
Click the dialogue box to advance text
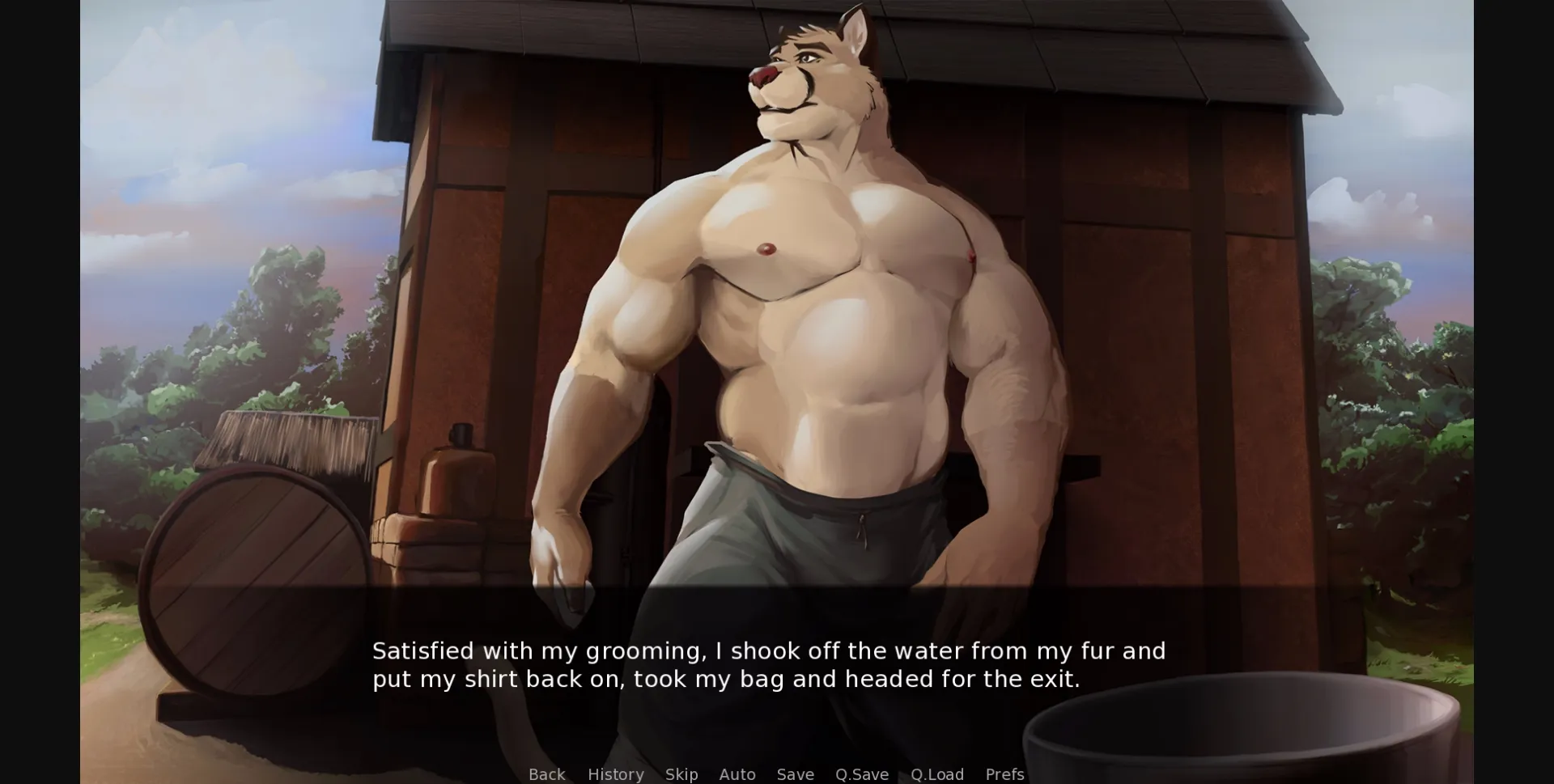coord(777,663)
